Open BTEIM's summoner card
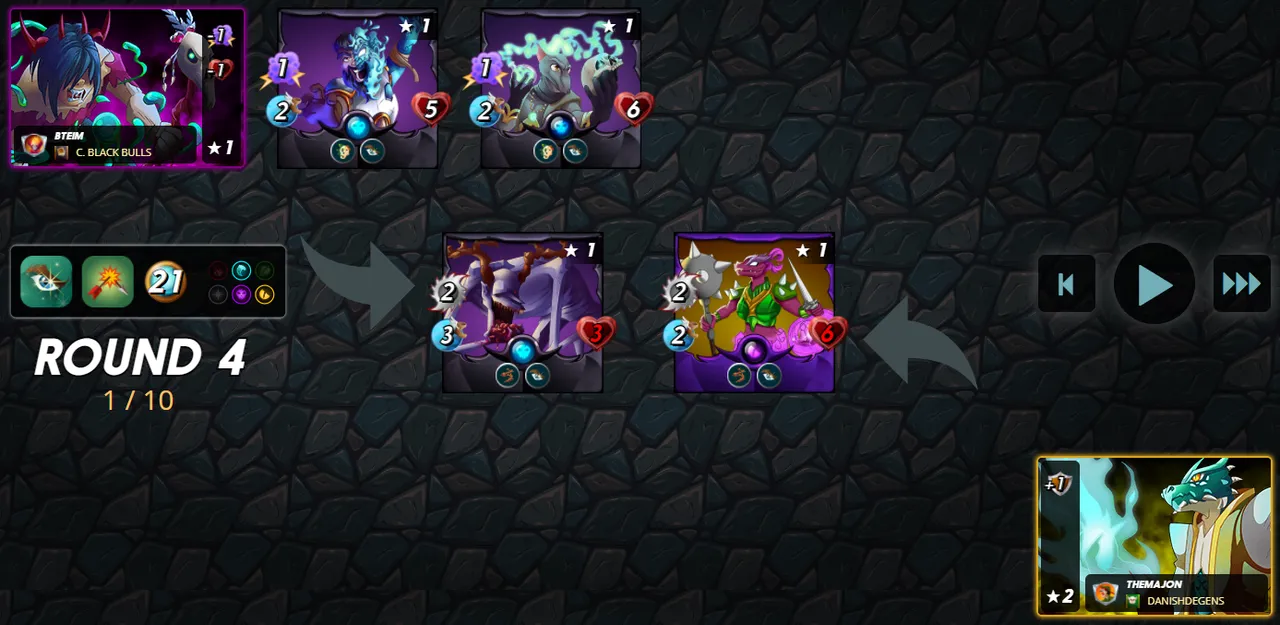 click(x=127, y=88)
